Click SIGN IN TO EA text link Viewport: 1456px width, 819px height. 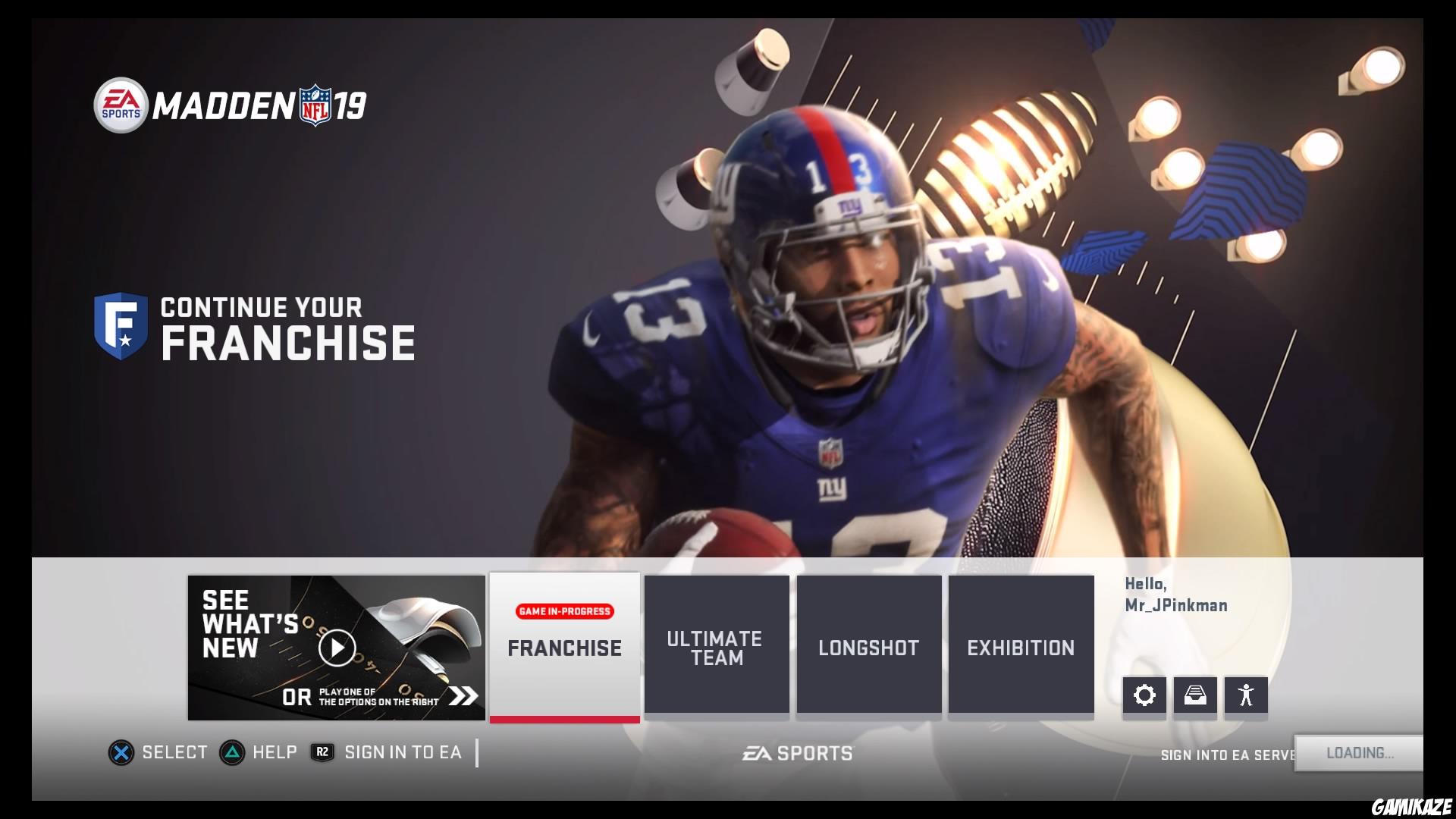(x=403, y=752)
